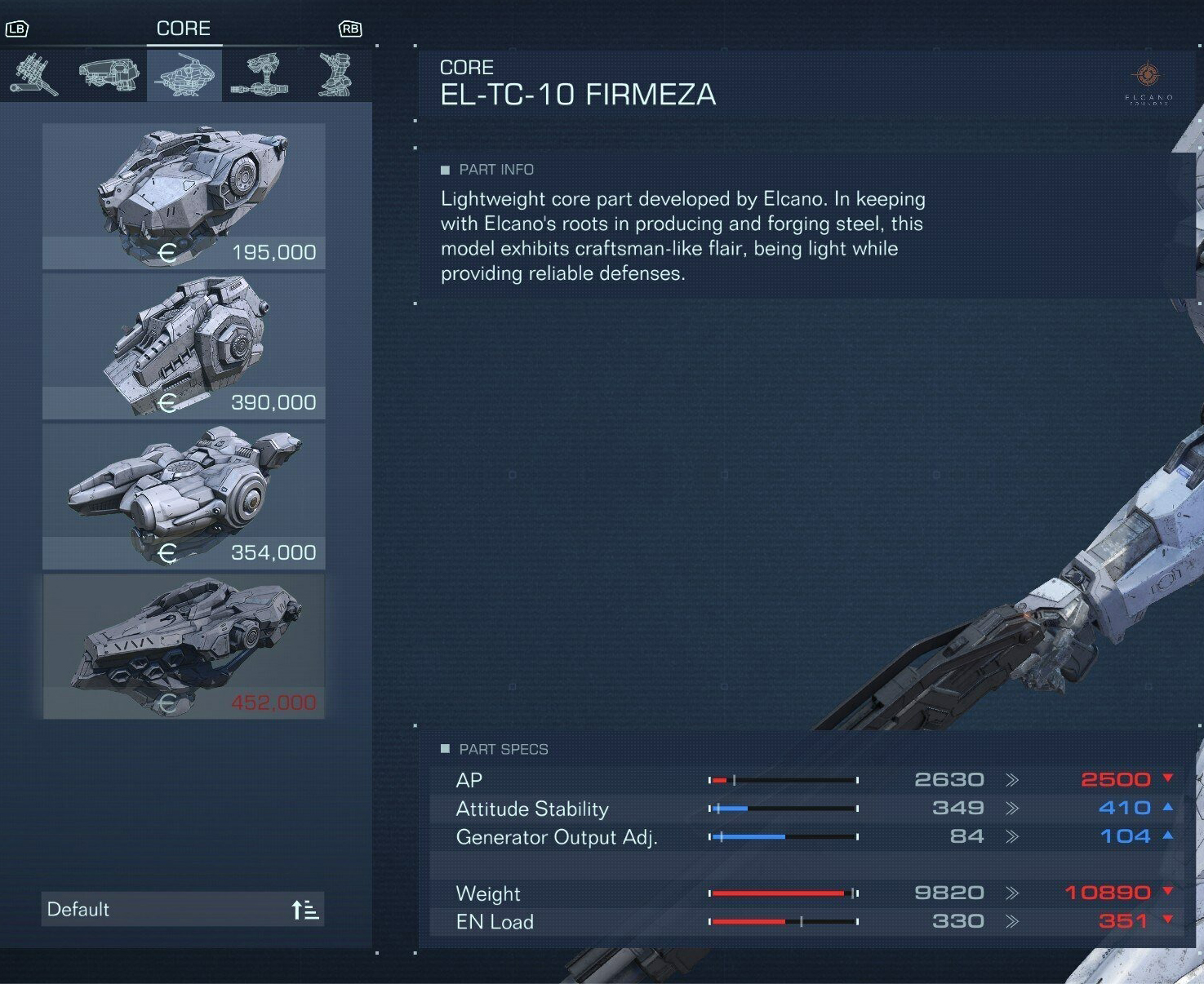Open the Default sort order selector
Image resolution: width=1204 pixels, height=984 pixels.
[183, 909]
